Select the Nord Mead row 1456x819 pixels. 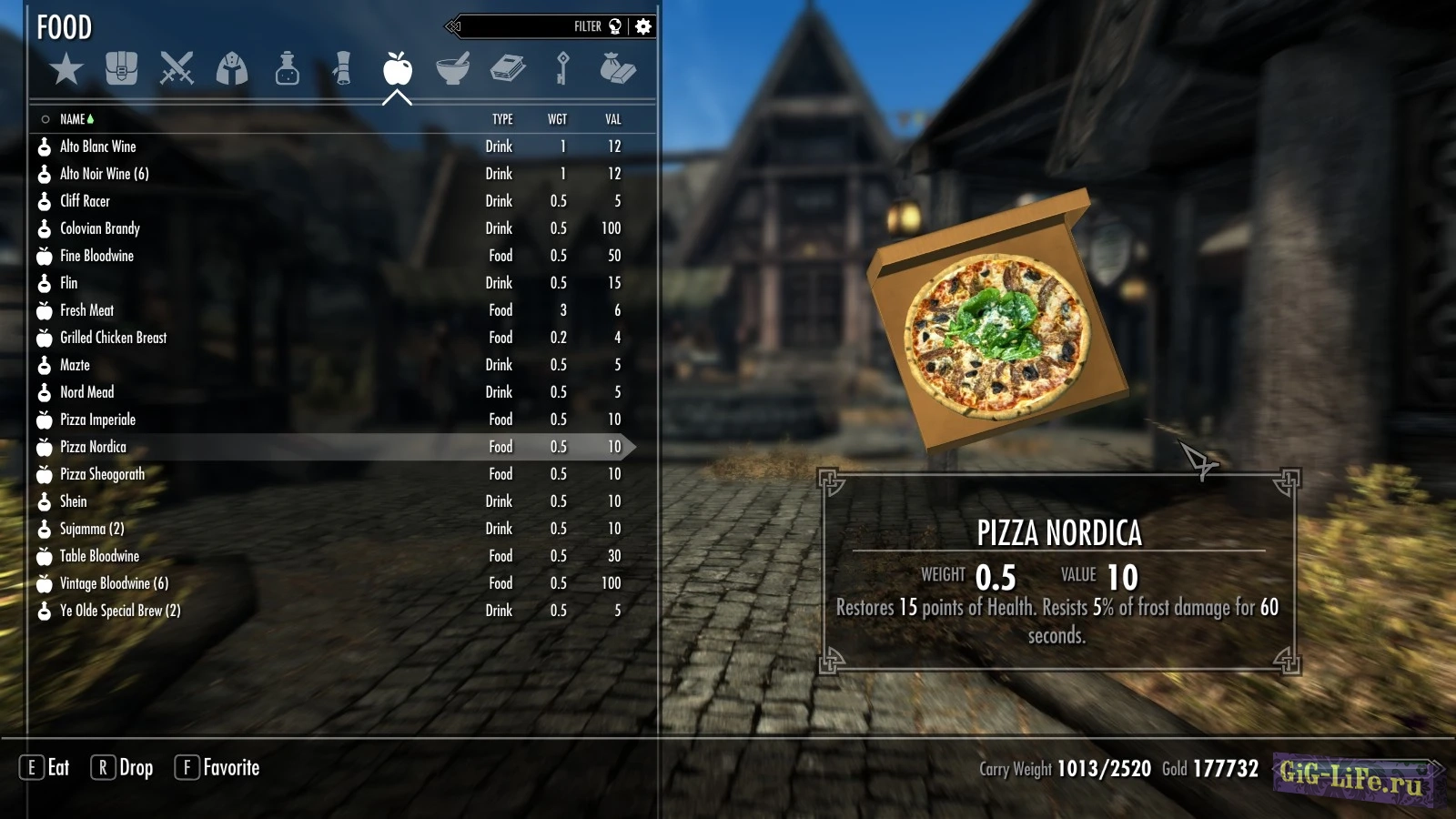click(87, 392)
